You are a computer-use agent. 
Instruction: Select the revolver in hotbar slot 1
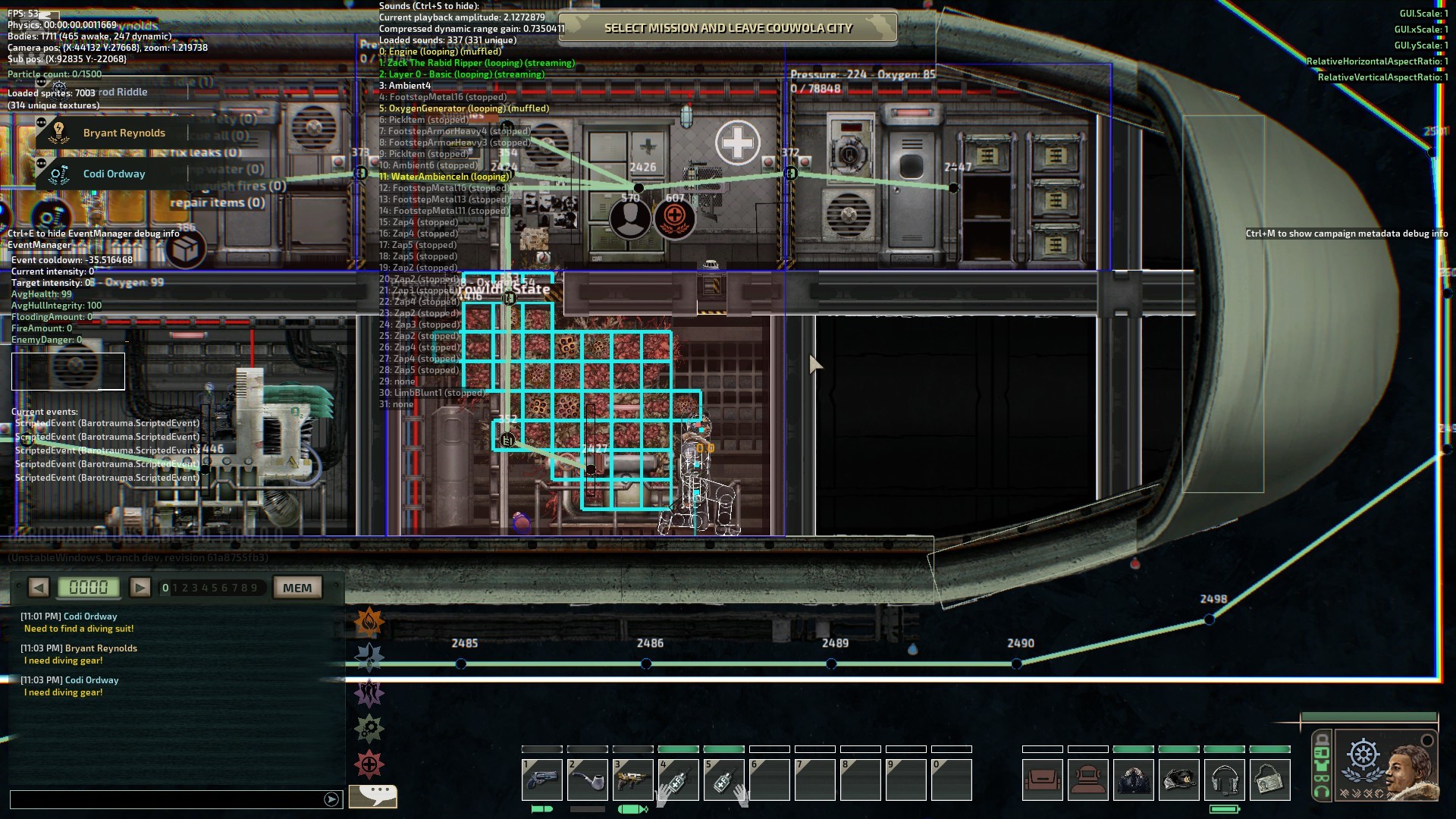(542, 780)
